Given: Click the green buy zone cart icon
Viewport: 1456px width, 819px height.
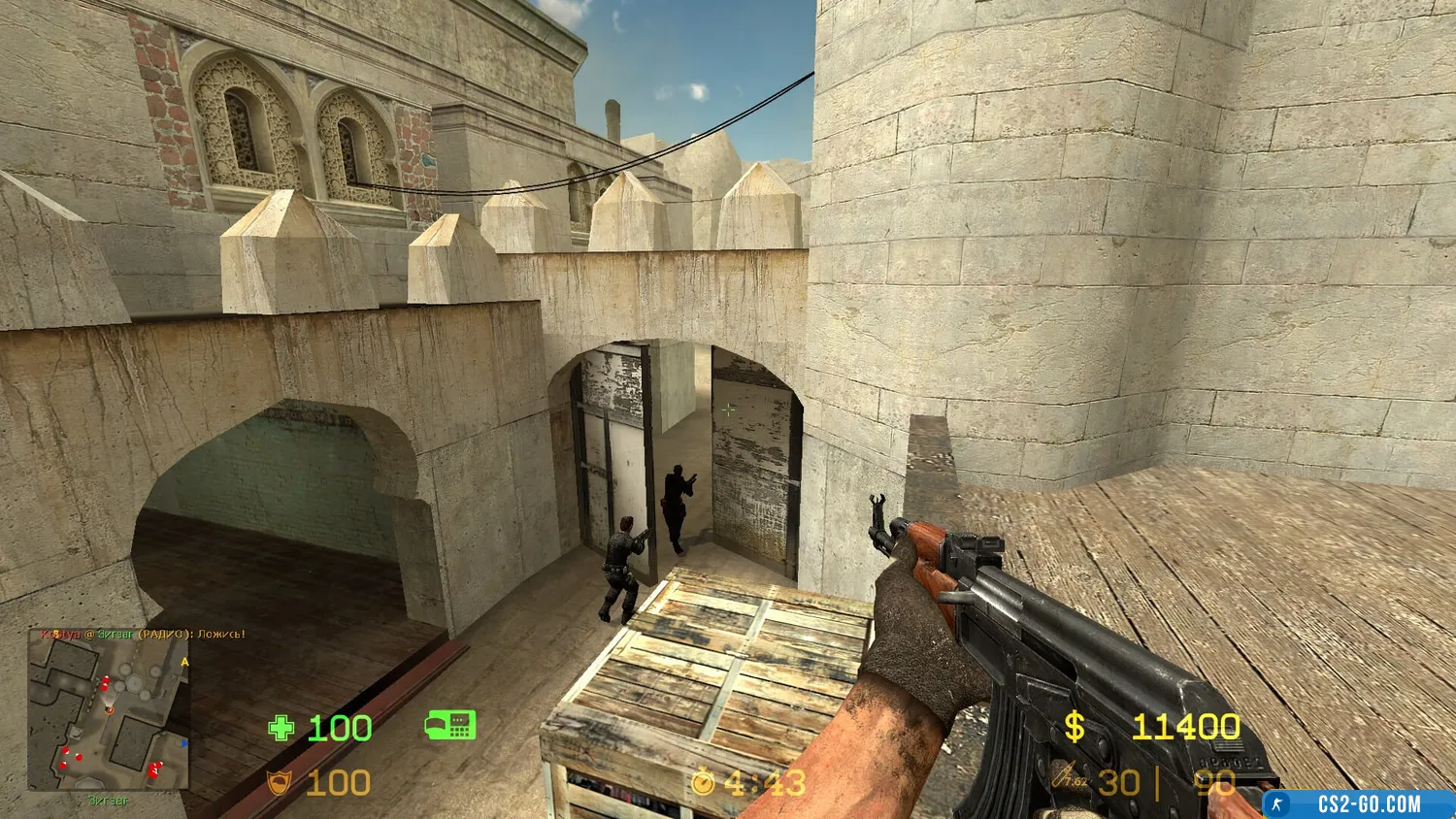Looking at the screenshot, I should click(449, 725).
